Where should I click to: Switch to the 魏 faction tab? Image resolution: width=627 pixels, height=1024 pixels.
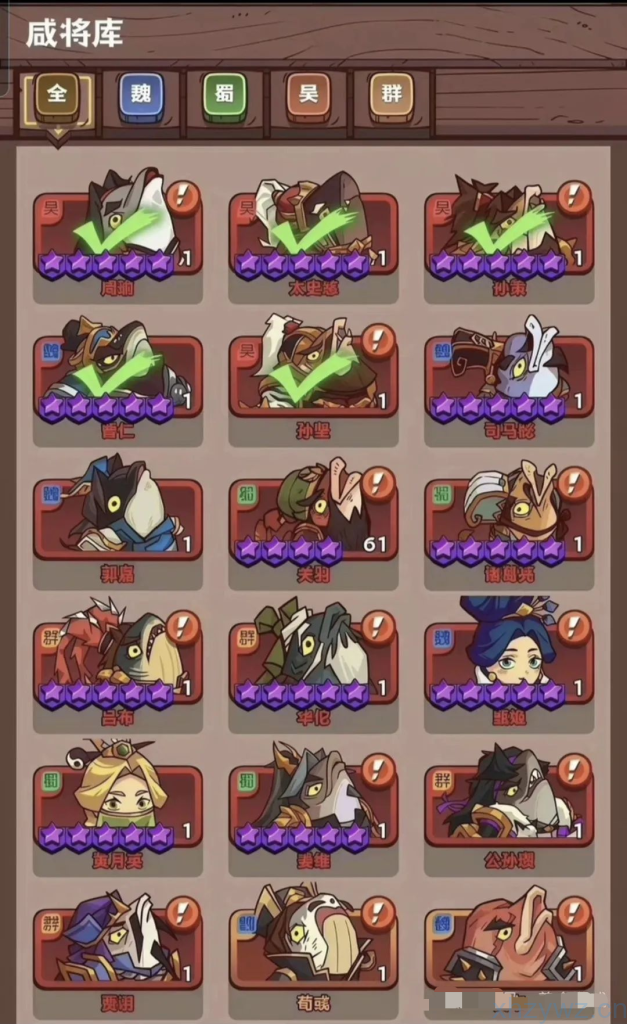141,97
